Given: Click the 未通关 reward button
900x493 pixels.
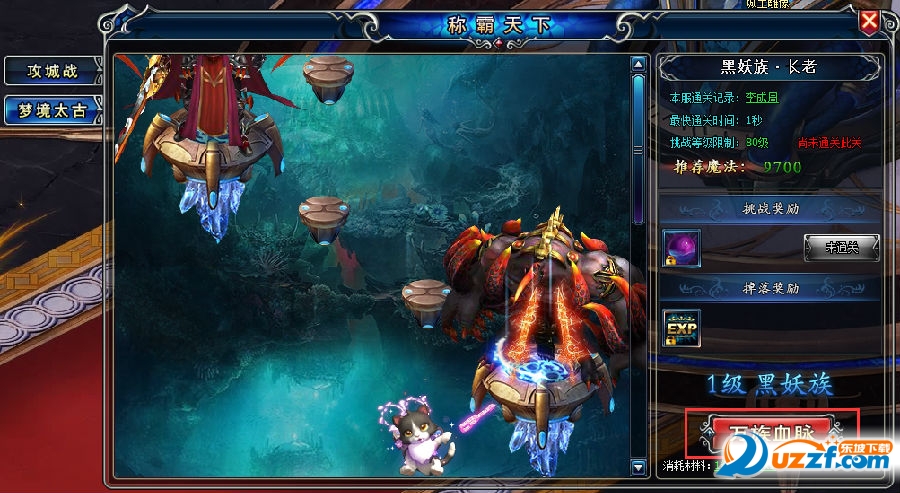Looking at the screenshot, I should click(841, 247).
